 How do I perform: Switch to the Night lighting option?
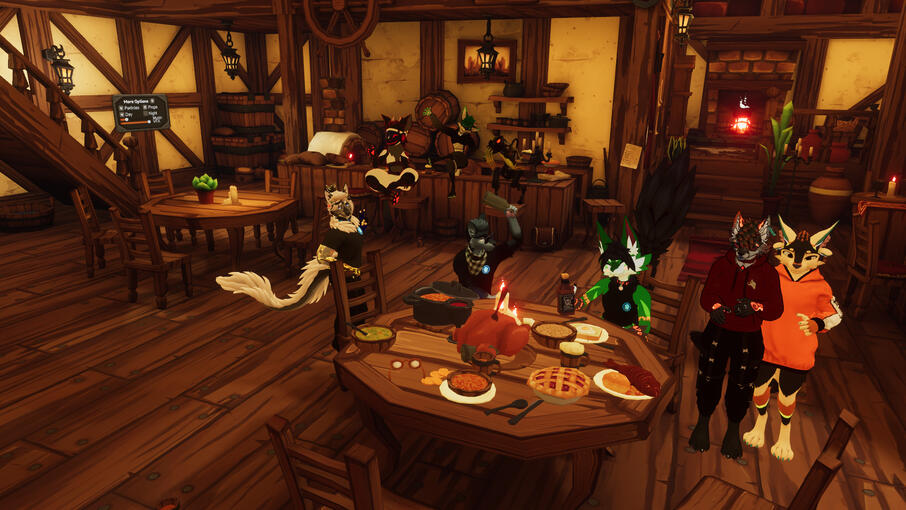pyautogui.click(x=146, y=113)
